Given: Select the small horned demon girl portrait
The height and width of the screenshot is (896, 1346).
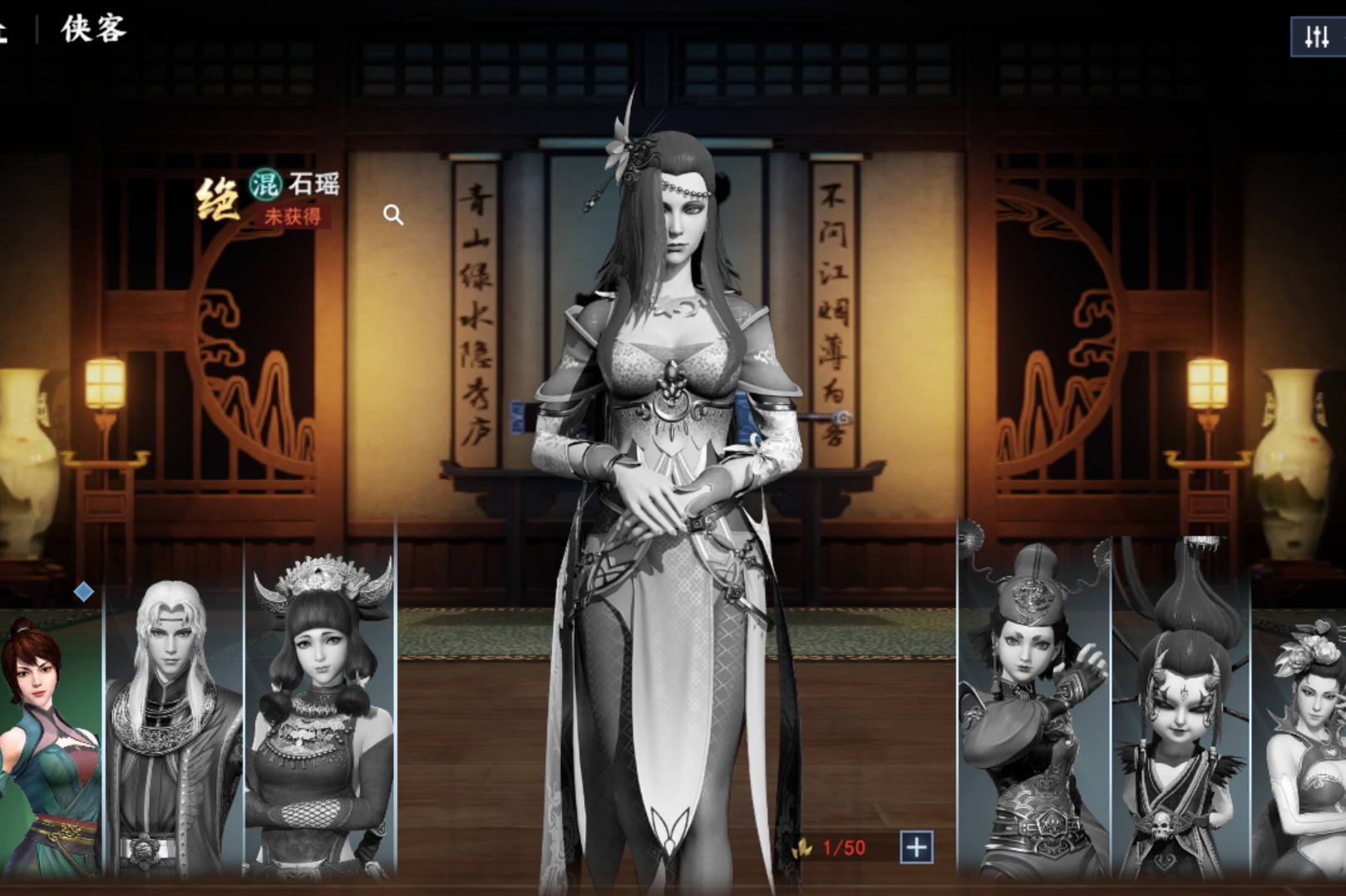Looking at the screenshot, I should coord(1181,723).
